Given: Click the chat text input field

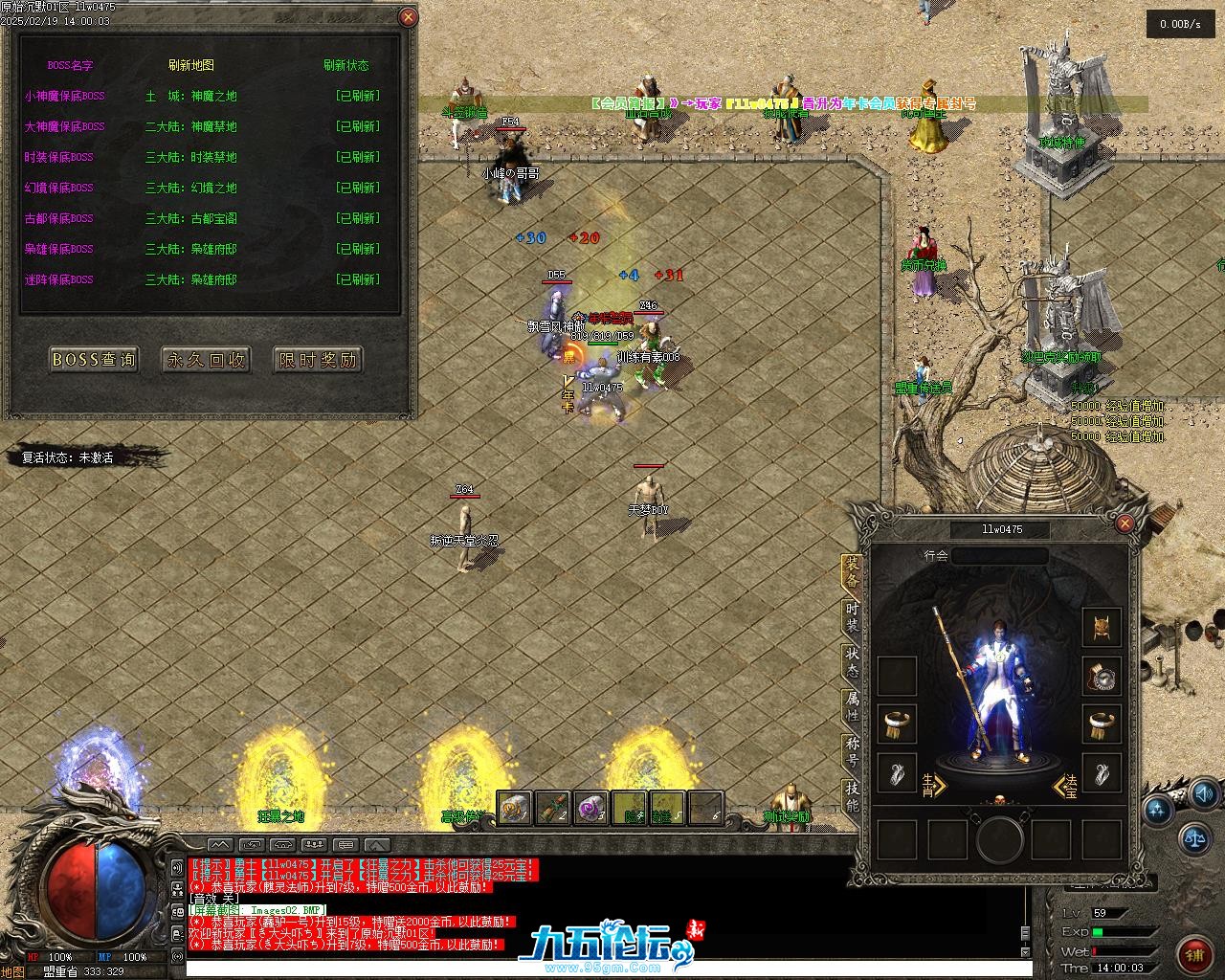Looking at the screenshot, I should tap(603, 969).
